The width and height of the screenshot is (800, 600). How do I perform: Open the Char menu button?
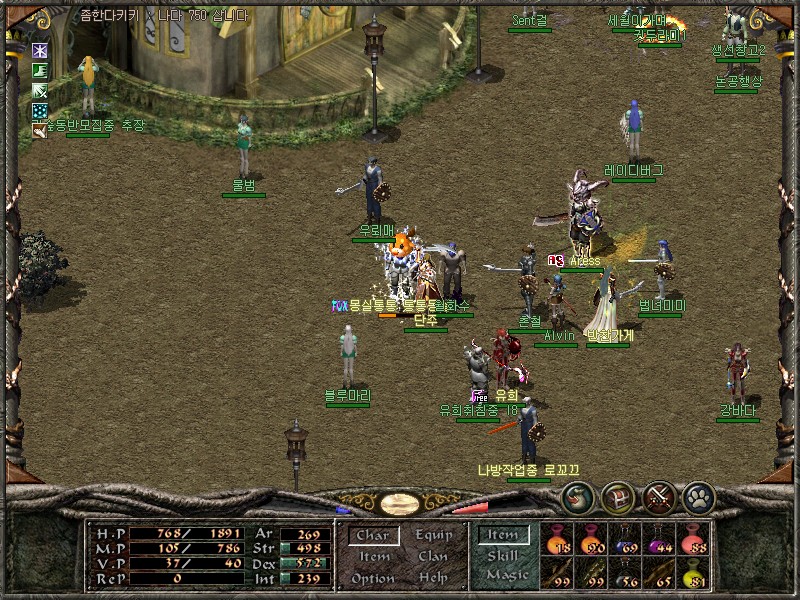(373, 536)
